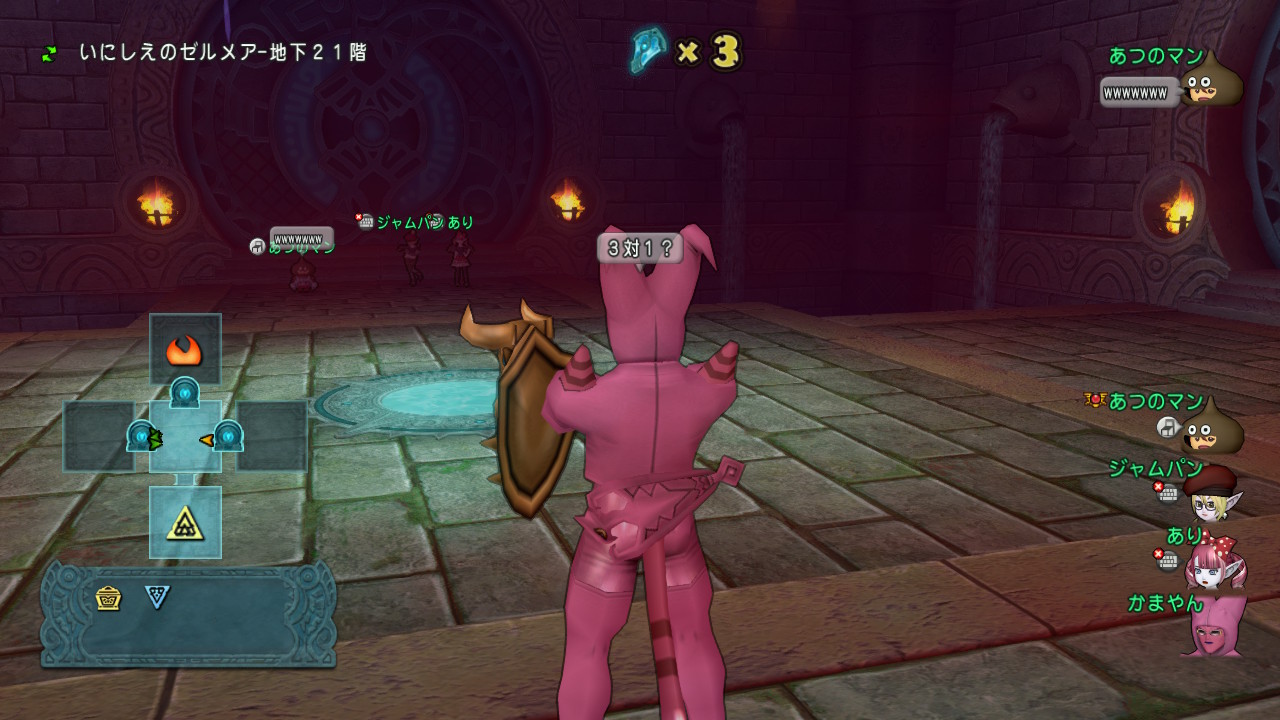1280x720 pixels.
Task: Click the yellow triangle room on the minimap
Action: (185, 521)
